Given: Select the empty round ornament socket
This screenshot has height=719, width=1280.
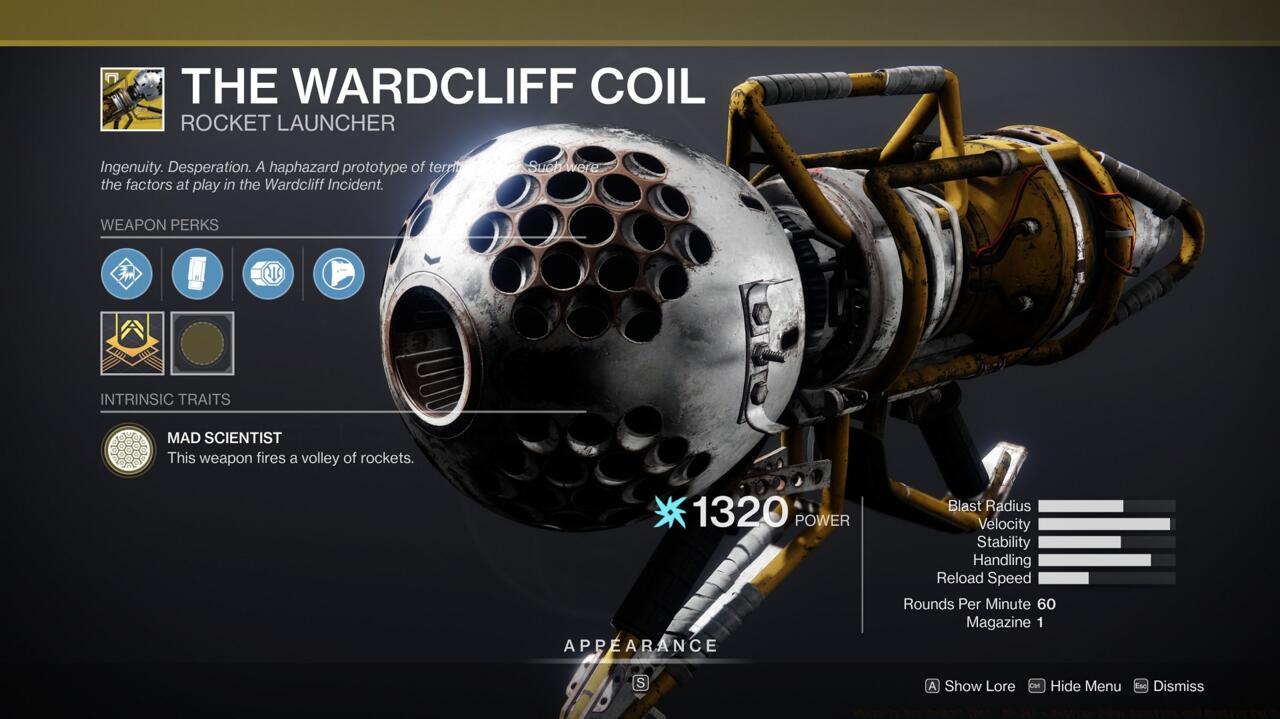Looking at the screenshot, I should pos(203,343).
